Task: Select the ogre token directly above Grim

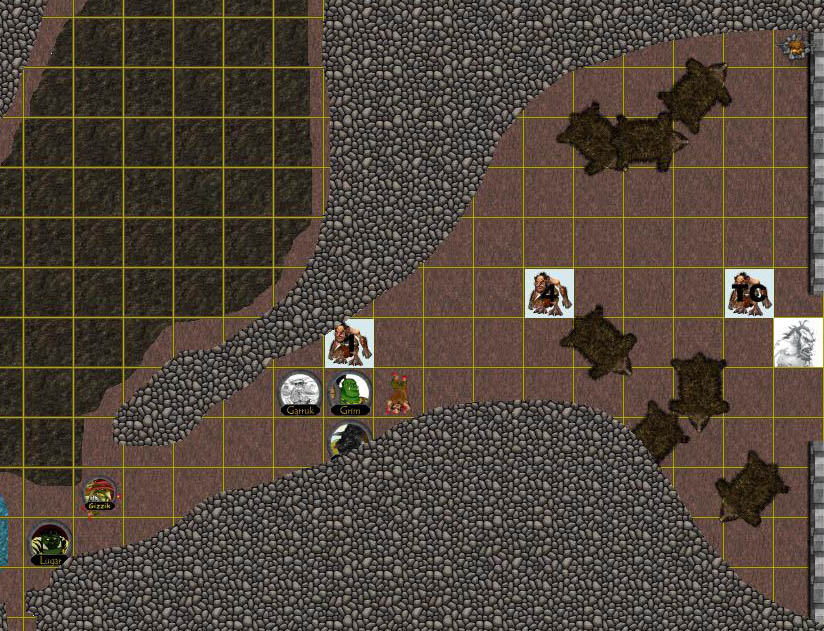Action: tap(350, 343)
